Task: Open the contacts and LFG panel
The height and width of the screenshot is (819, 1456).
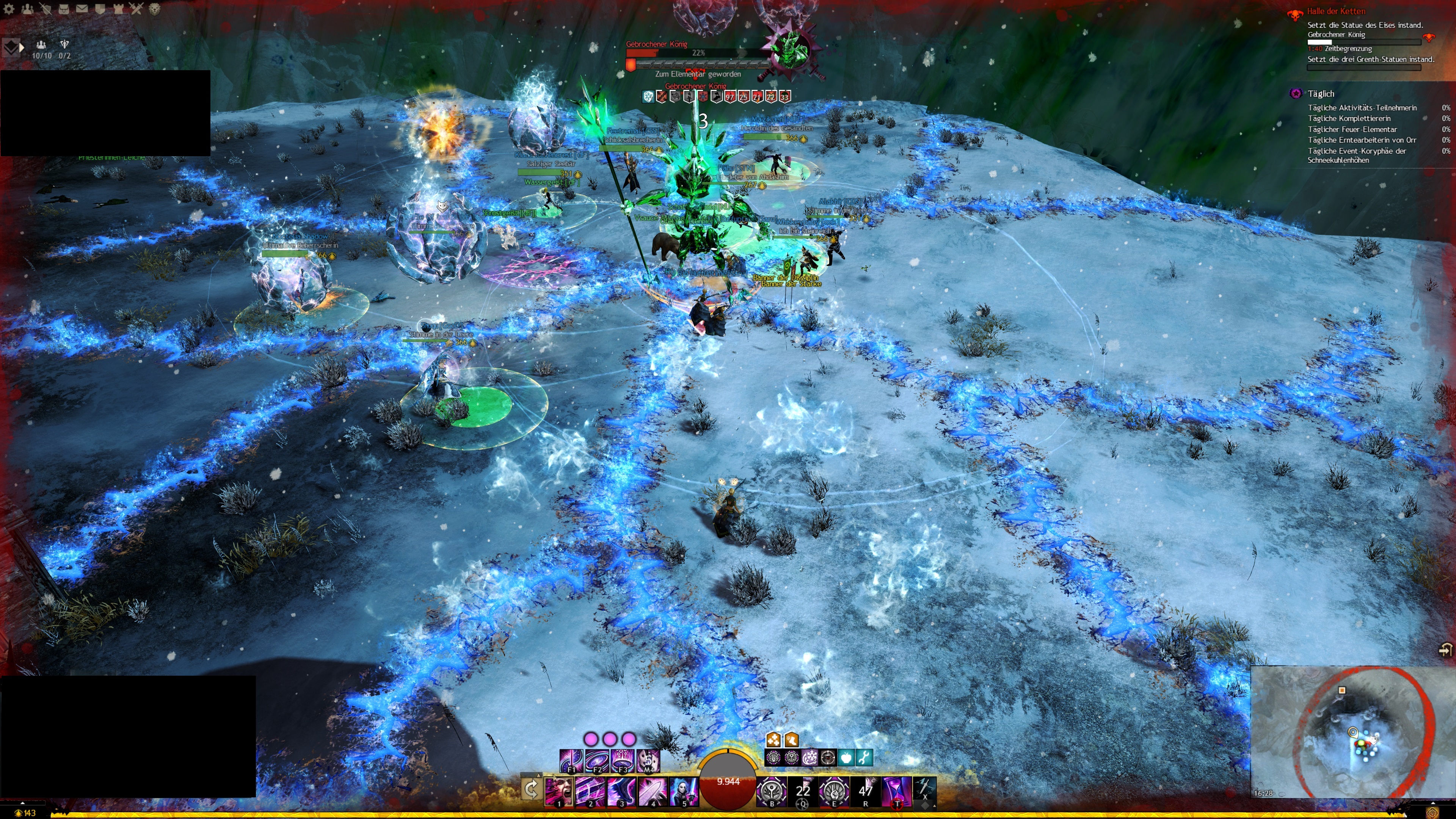Action: tap(27, 8)
